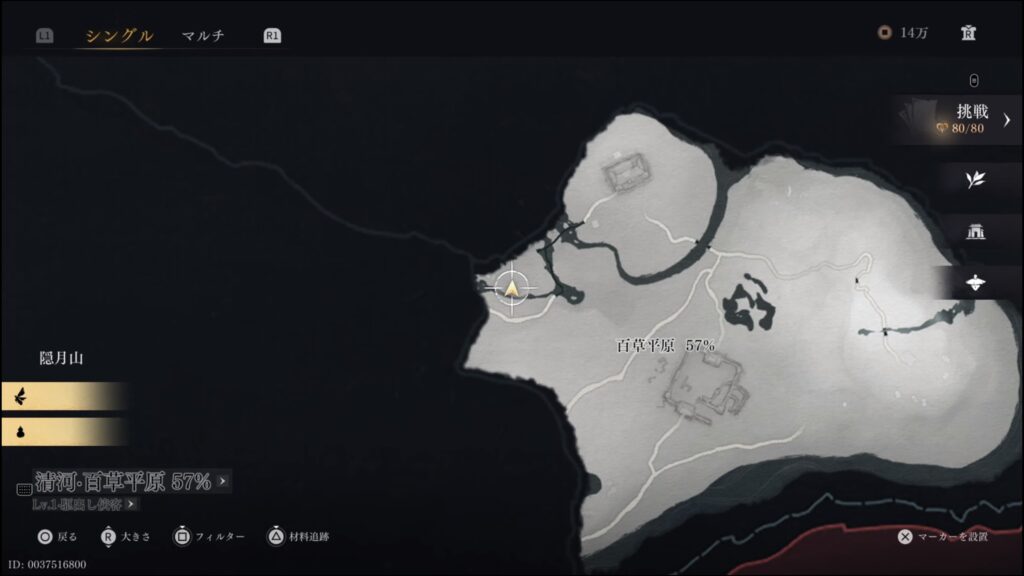Switch to the シングル tab
1024x576 pixels.
tap(119, 36)
